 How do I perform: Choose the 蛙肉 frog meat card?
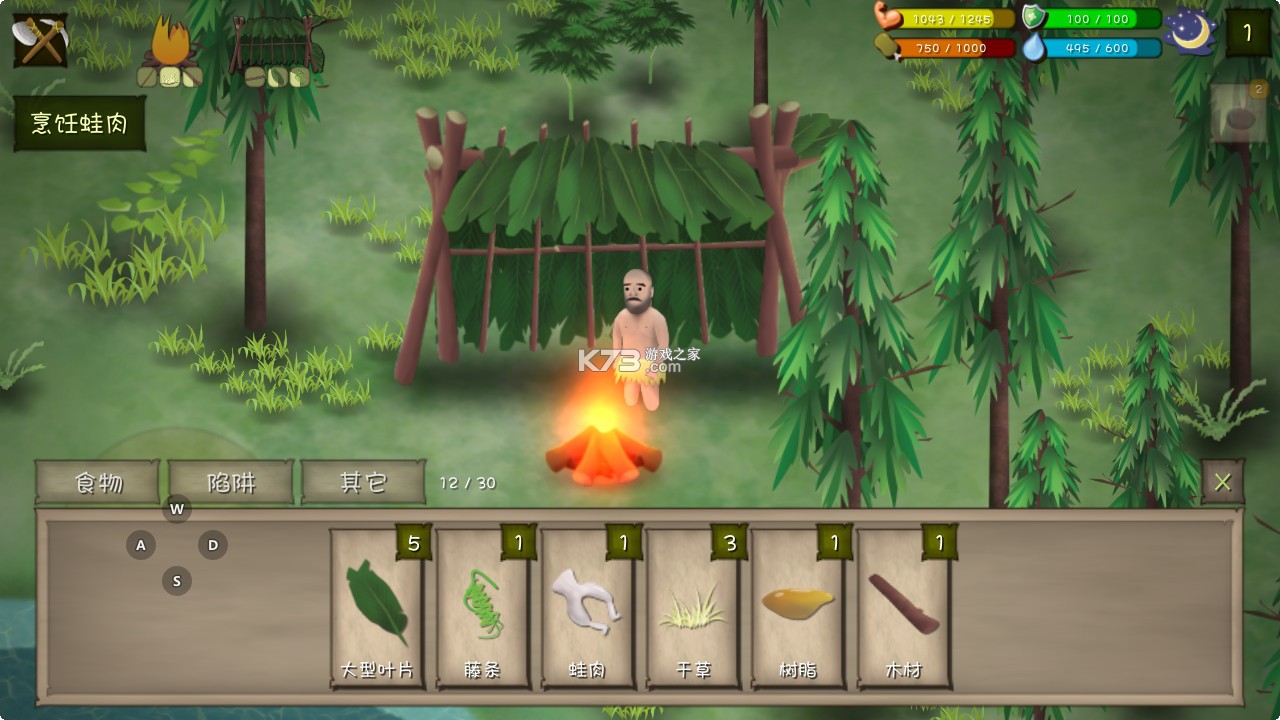(x=588, y=609)
